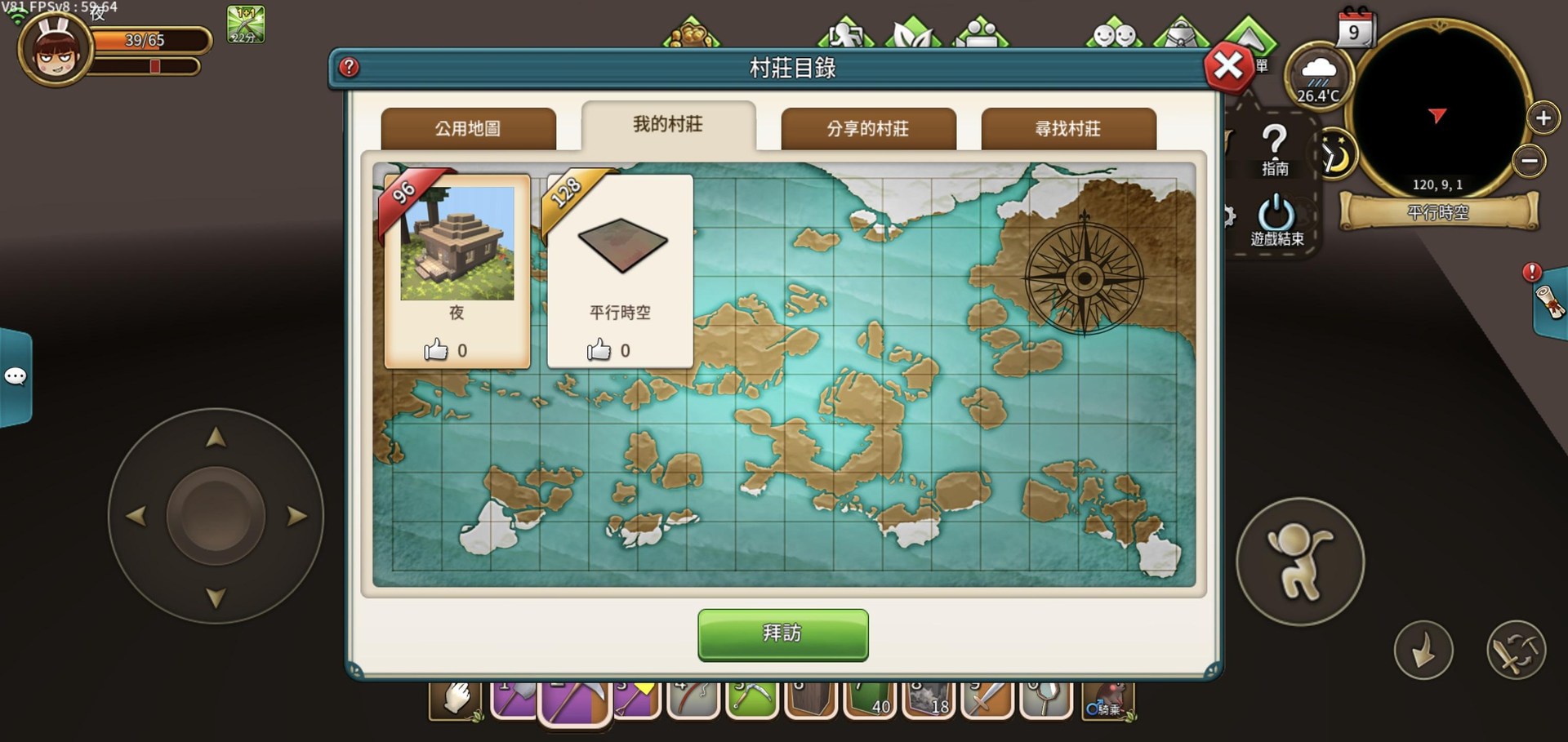Zoom in the minimap with plus button
Viewport: 1568px width, 742px height.
[x=1543, y=118]
